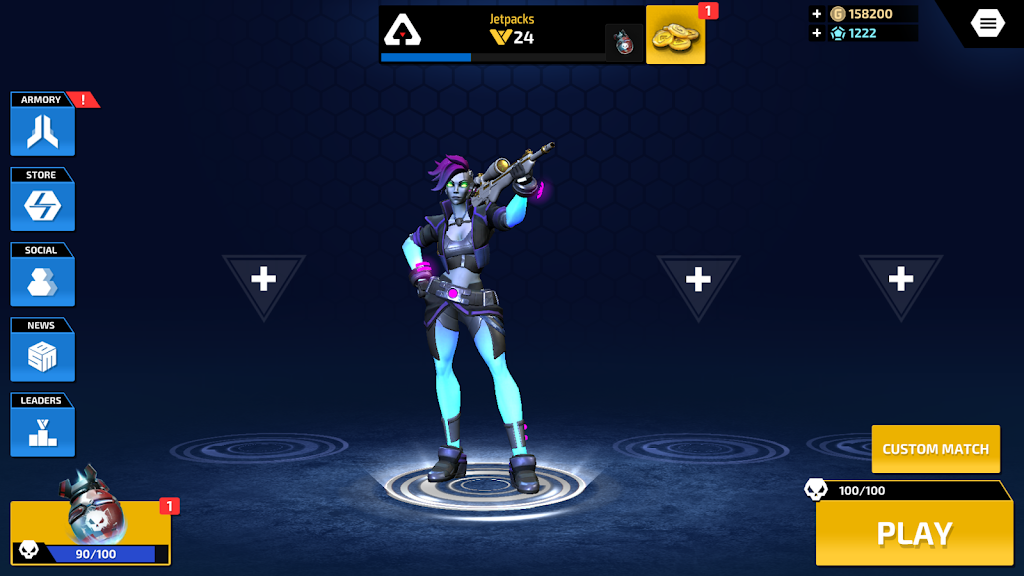Open the Armory menu
The width and height of the screenshot is (1024, 576).
pyautogui.click(x=42, y=130)
